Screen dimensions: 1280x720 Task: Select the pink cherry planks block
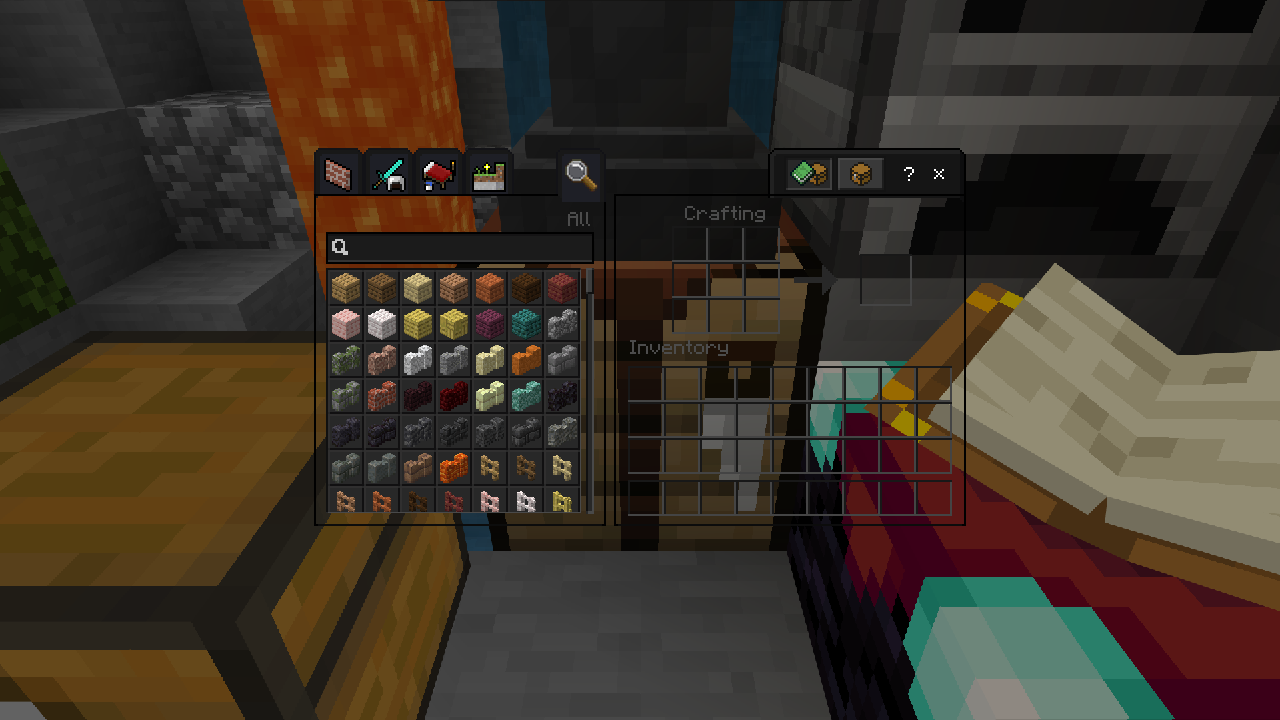tap(346, 324)
